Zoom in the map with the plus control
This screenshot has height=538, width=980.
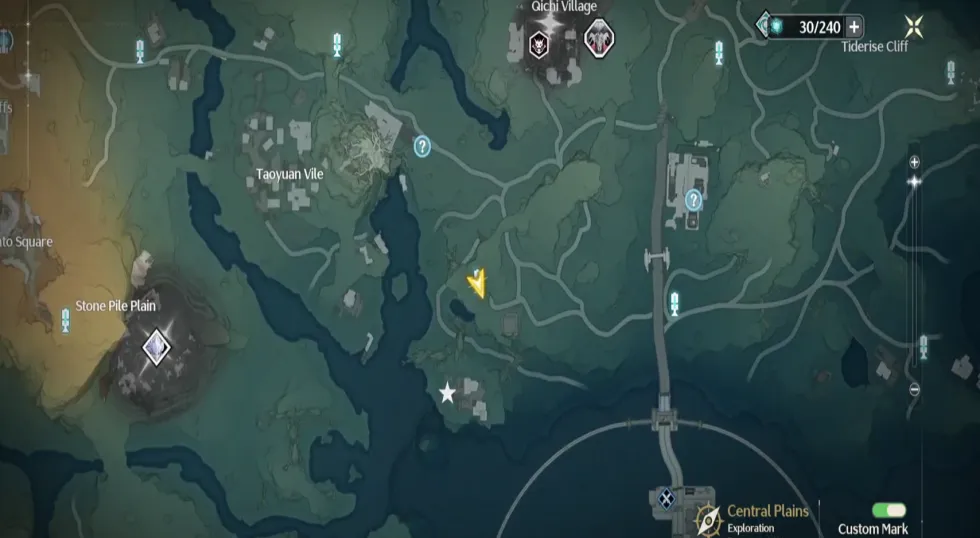[x=914, y=162]
